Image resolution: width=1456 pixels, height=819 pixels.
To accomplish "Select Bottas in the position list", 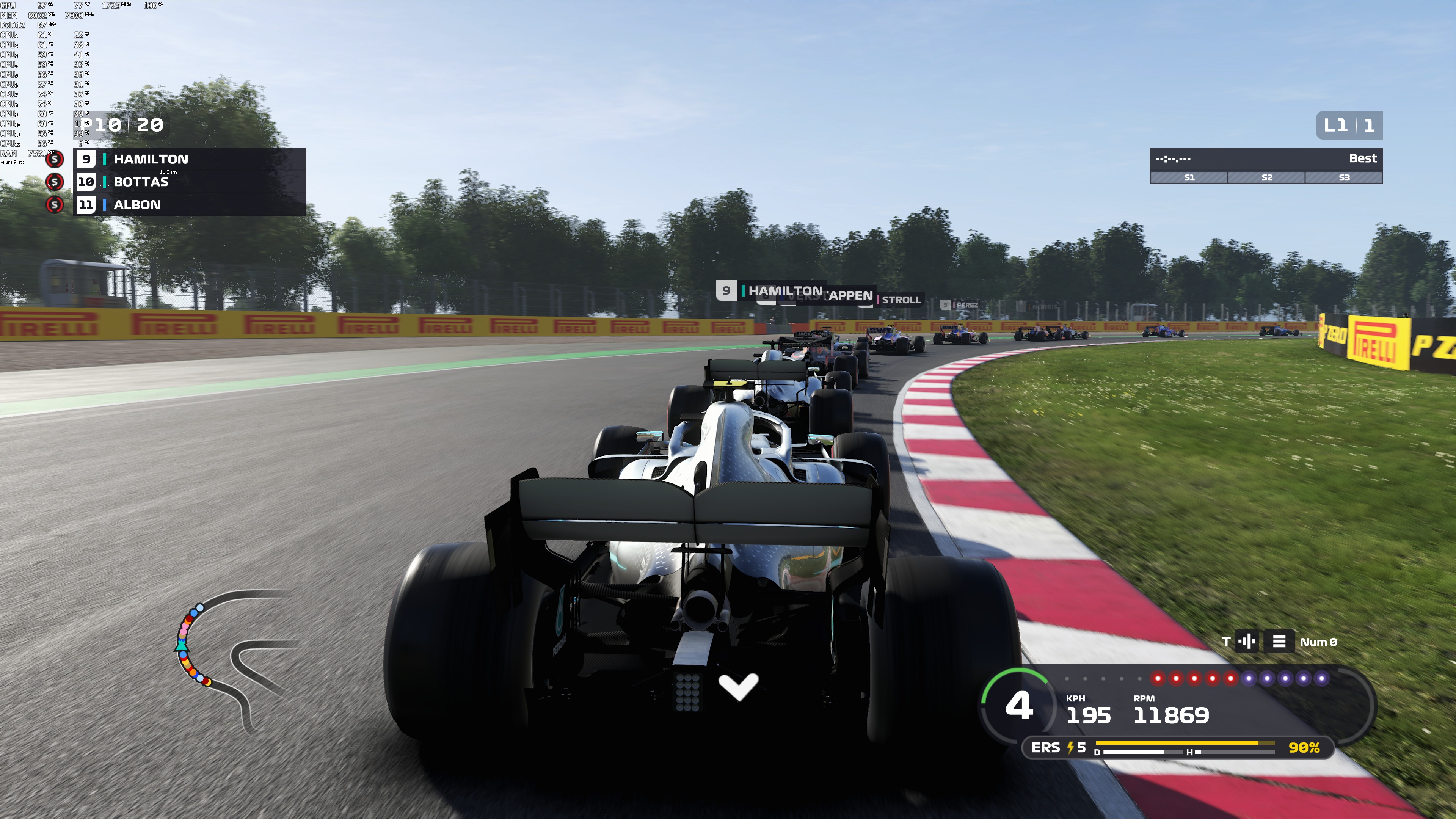I will [189, 182].
